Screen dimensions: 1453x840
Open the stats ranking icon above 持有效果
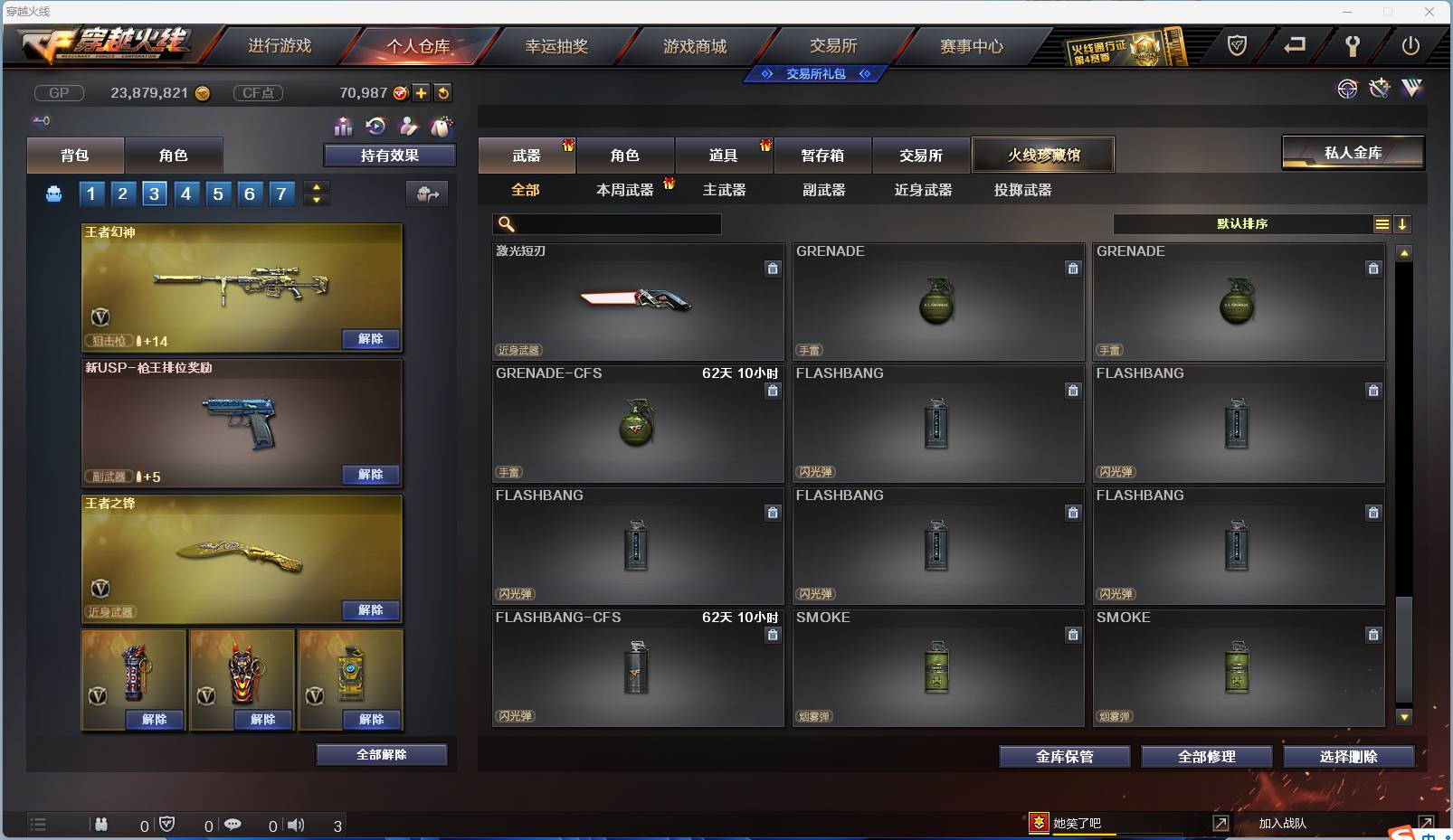click(x=343, y=127)
